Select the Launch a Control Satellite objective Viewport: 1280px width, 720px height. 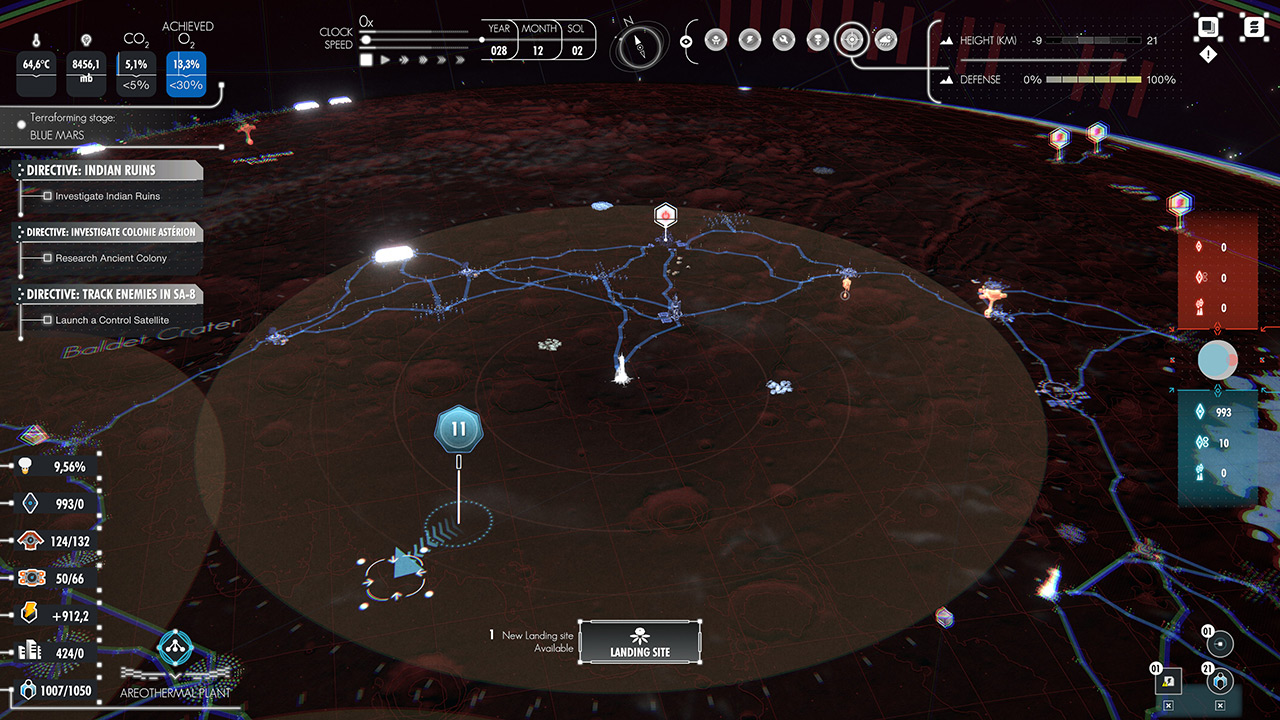coord(112,320)
